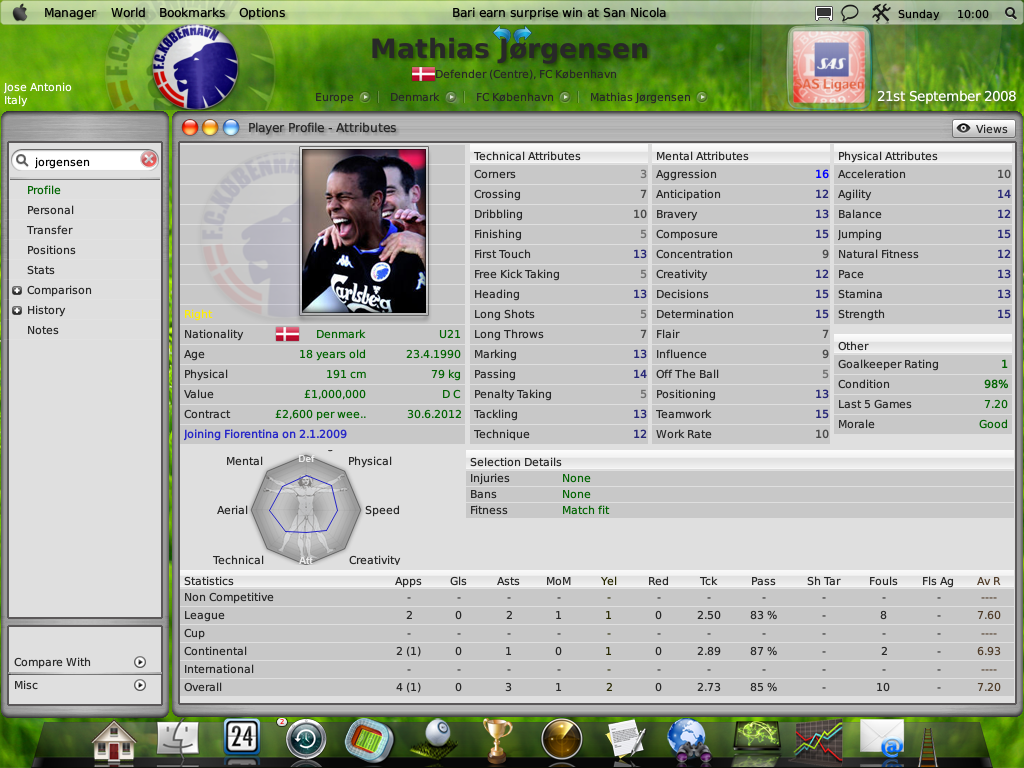Open the Views dropdown button
The height and width of the screenshot is (768, 1024).
click(x=983, y=129)
